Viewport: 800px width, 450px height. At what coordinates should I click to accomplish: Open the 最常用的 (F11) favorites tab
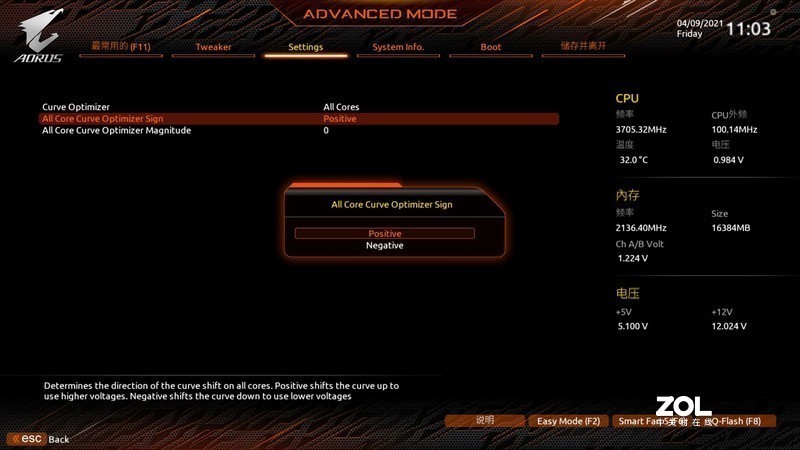[x=120, y=47]
